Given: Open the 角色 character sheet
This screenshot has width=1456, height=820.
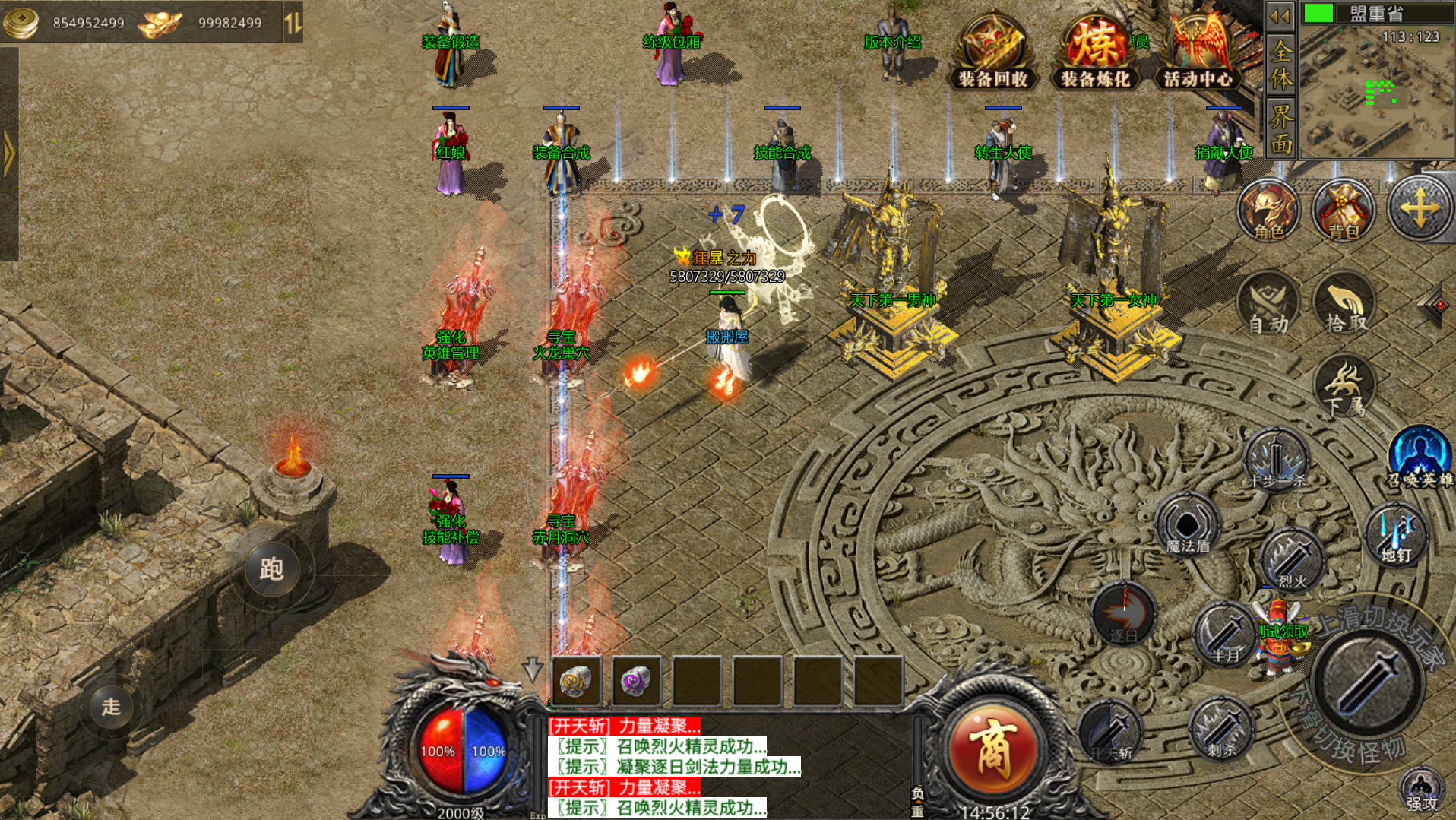Looking at the screenshot, I should pyautogui.click(x=1268, y=211).
